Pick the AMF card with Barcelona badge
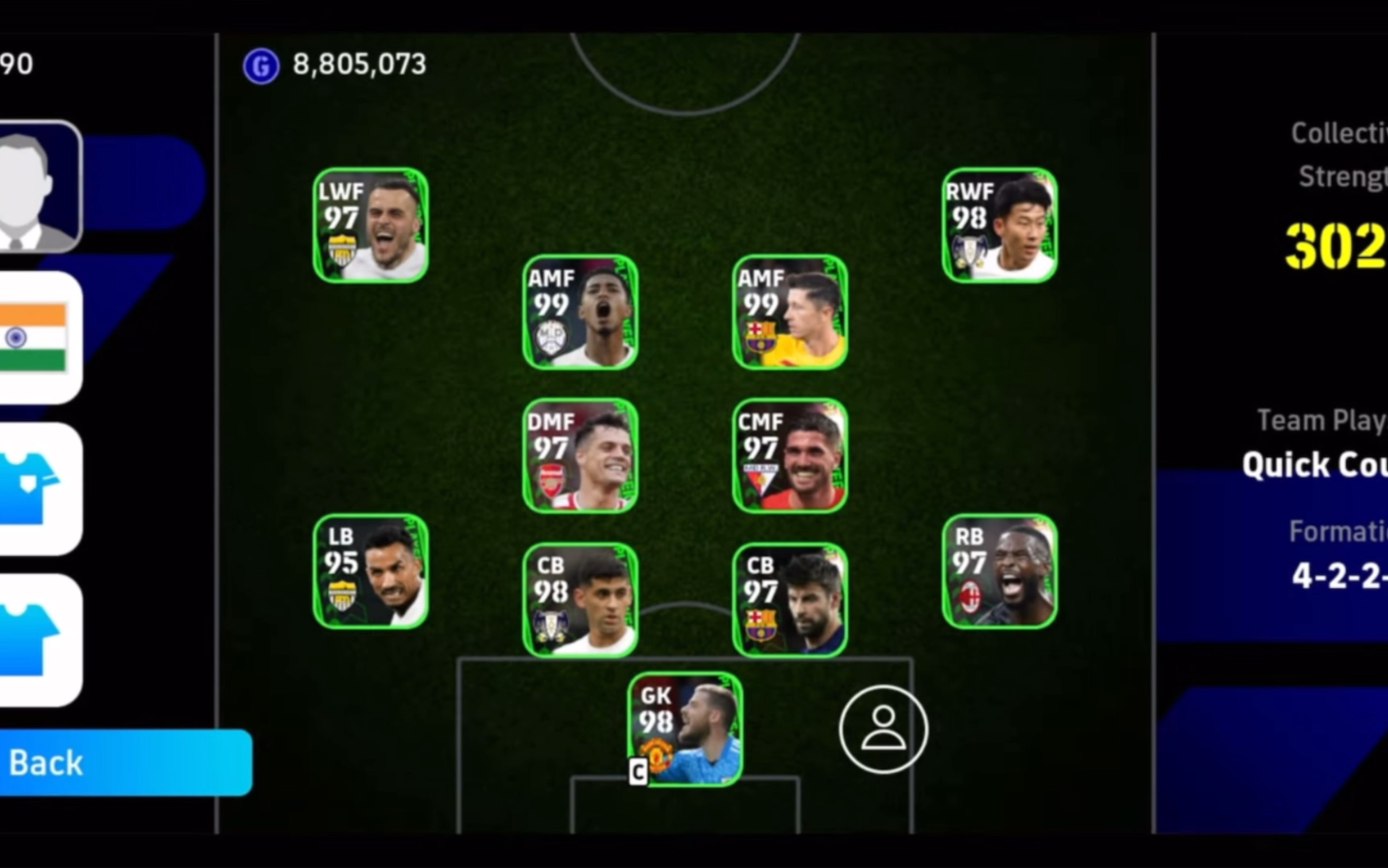 [790, 312]
